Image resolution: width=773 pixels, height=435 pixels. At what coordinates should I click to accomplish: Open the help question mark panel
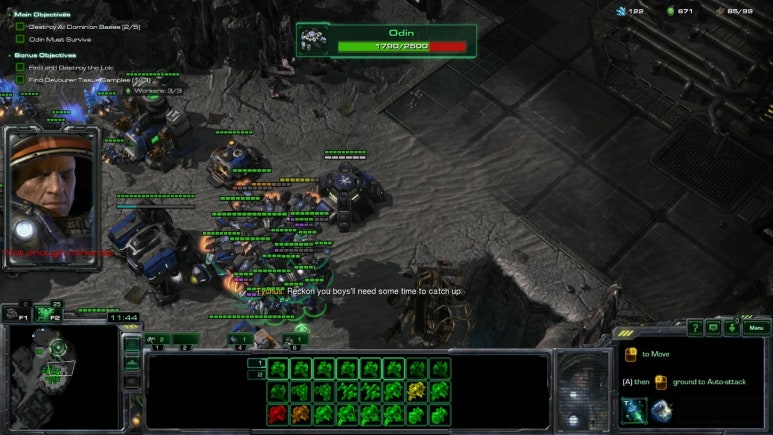(x=695, y=328)
